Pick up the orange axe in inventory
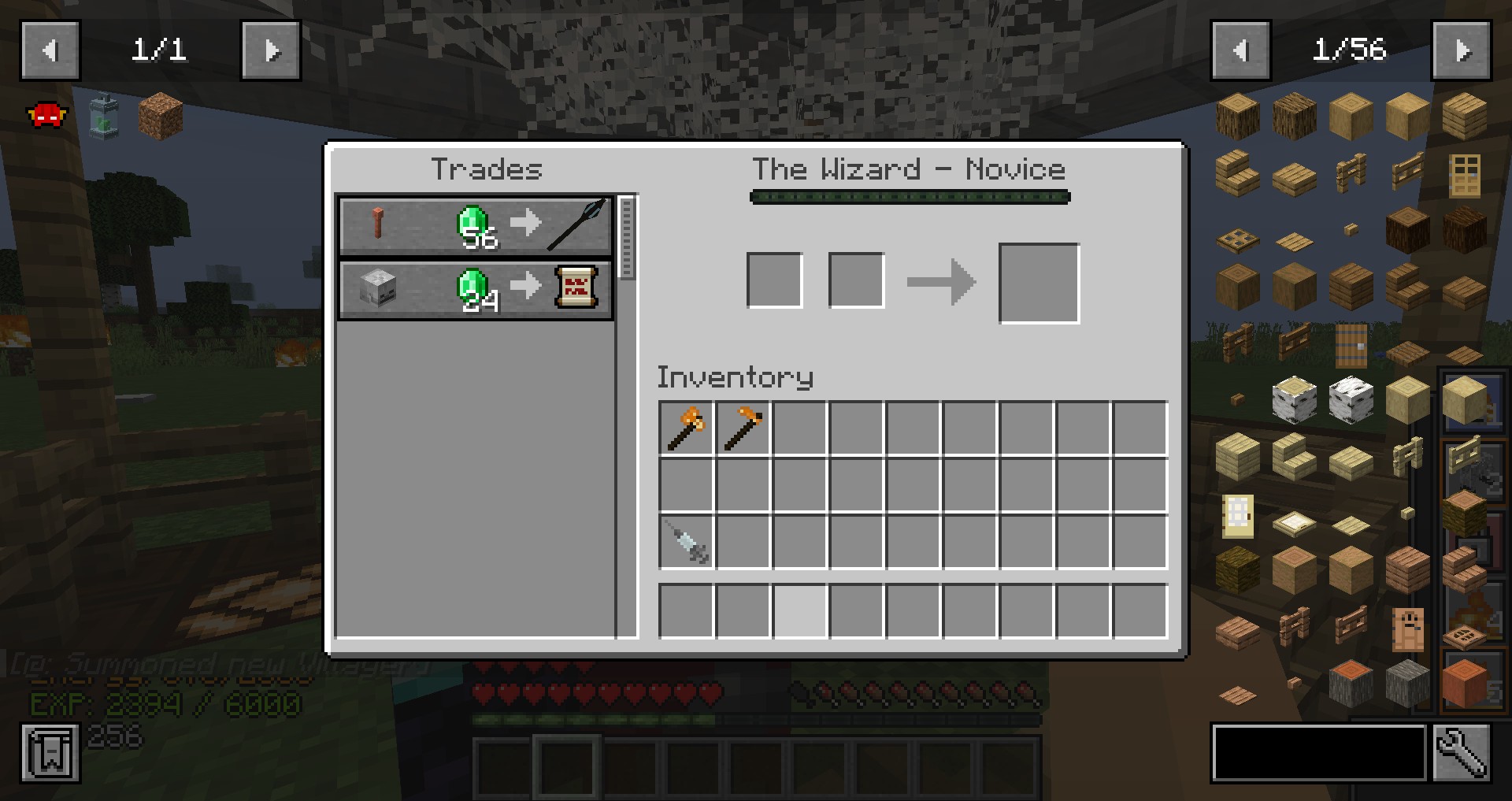The image size is (1512, 801). (686, 428)
